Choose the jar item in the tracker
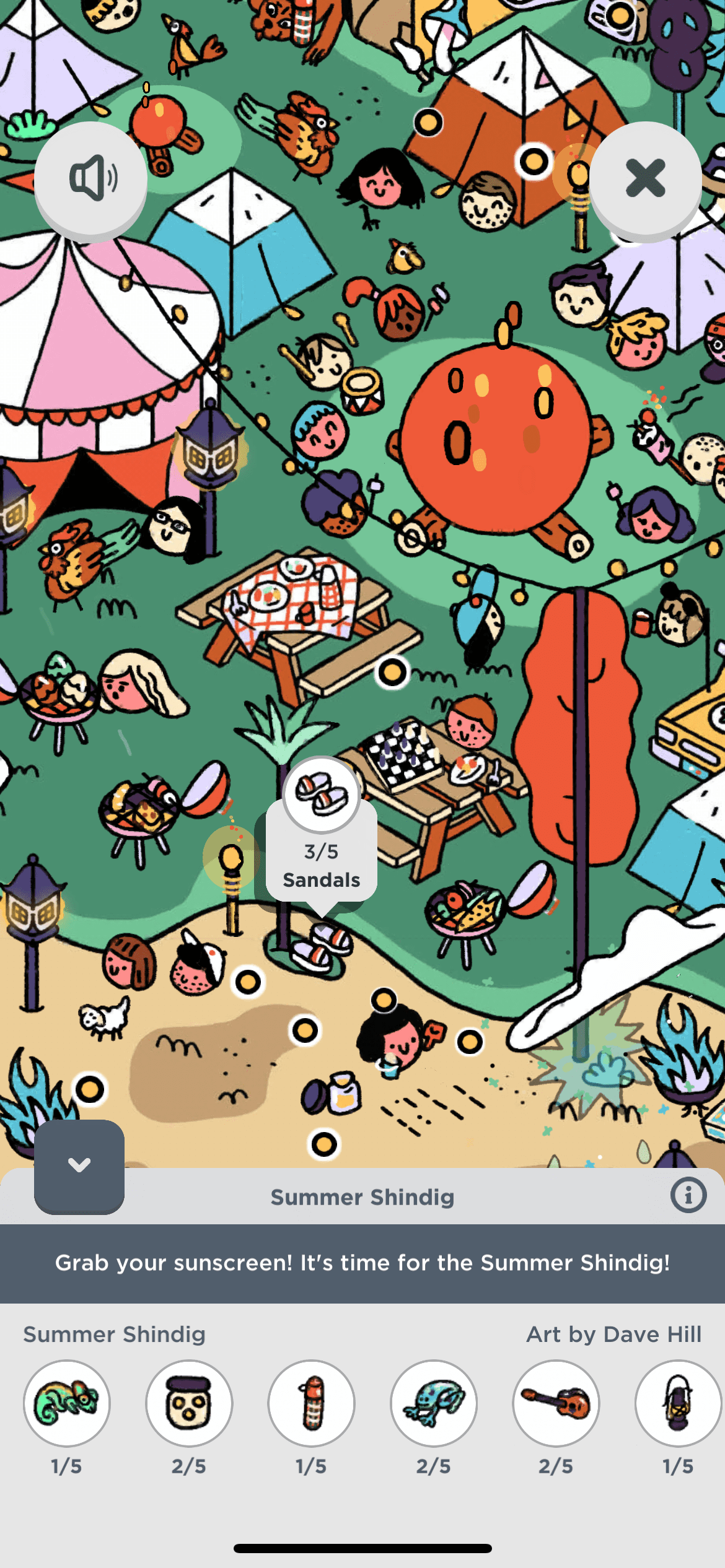The height and width of the screenshot is (1568, 725). (189, 1403)
